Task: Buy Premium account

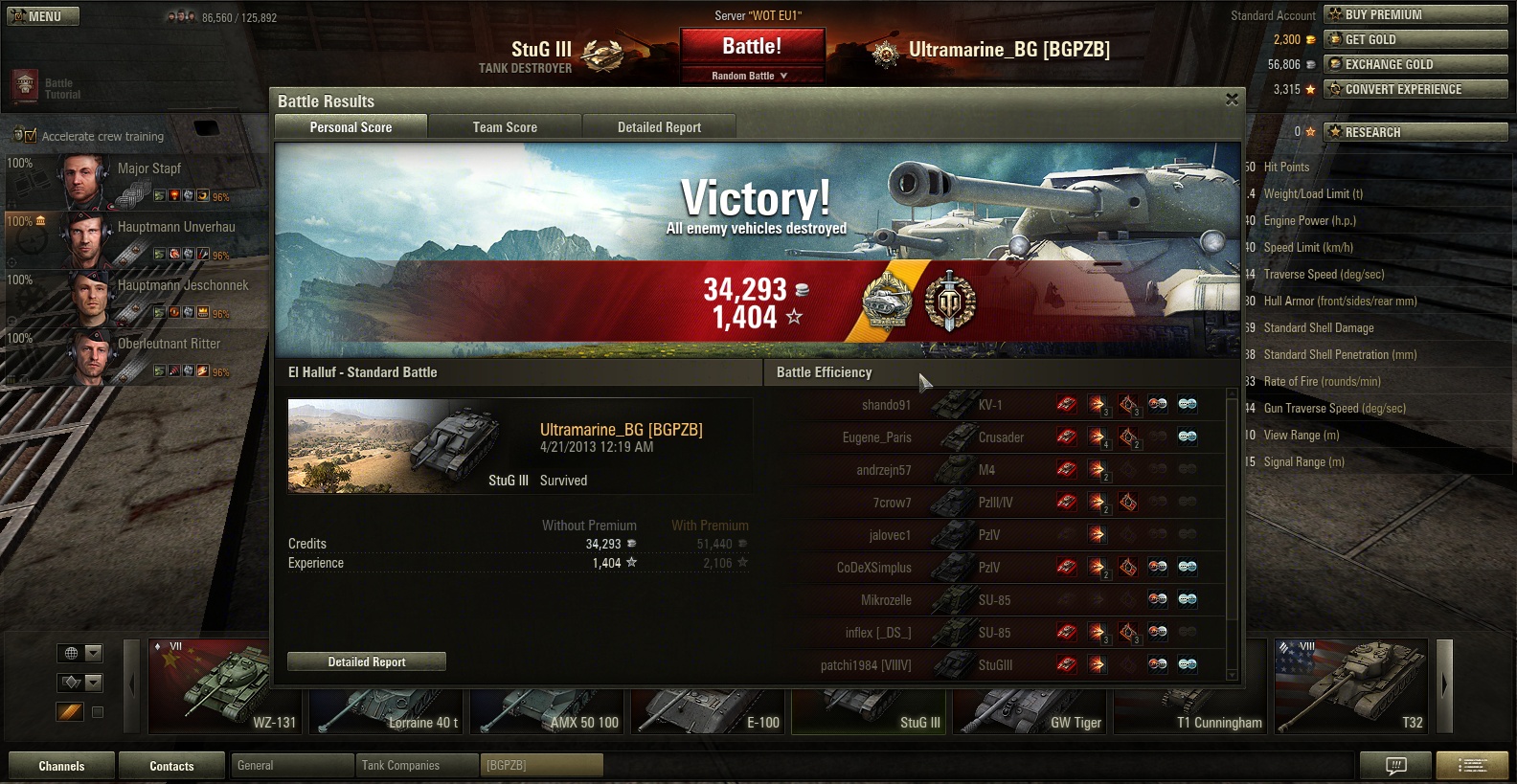Action: point(1415,14)
